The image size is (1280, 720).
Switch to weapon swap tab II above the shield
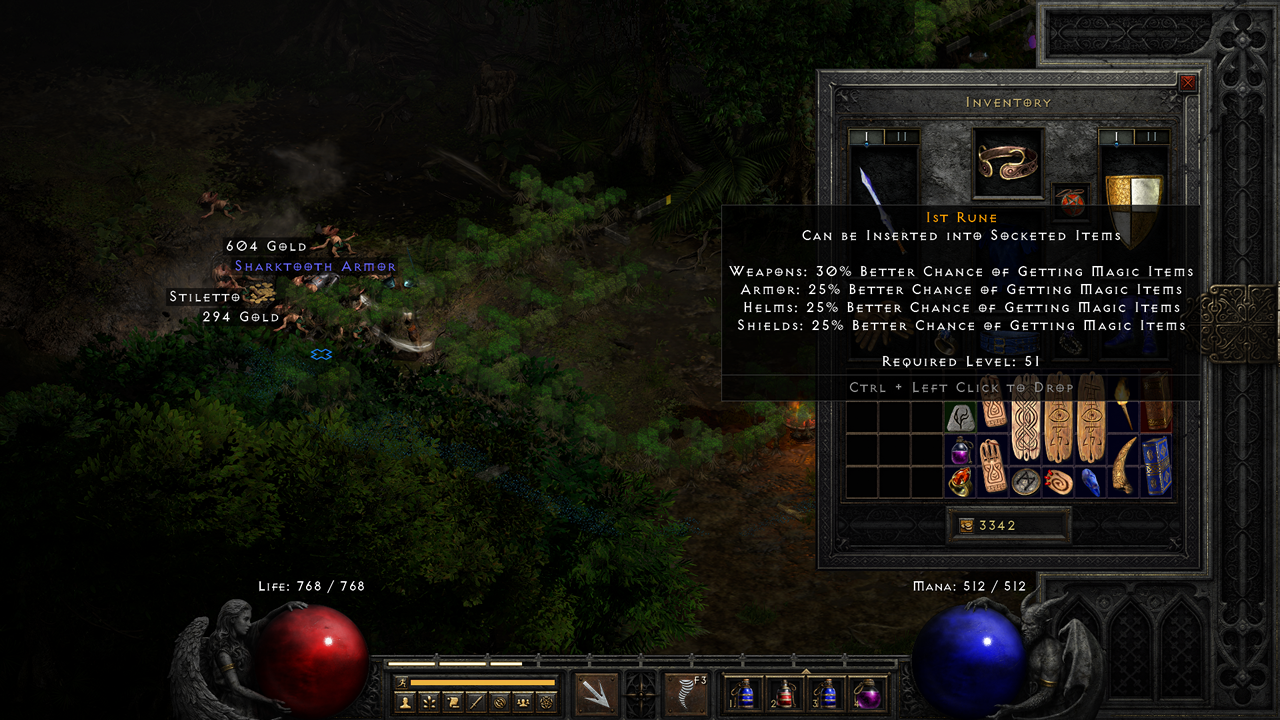pyautogui.click(x=1150, y=136)
